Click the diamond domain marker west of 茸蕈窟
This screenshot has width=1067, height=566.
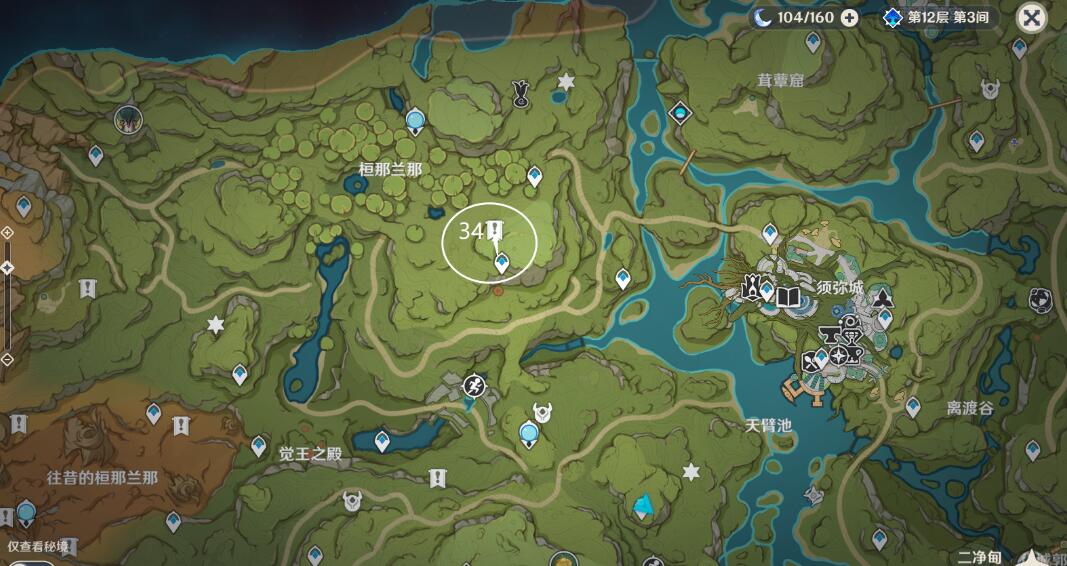[x=681, y=113]
